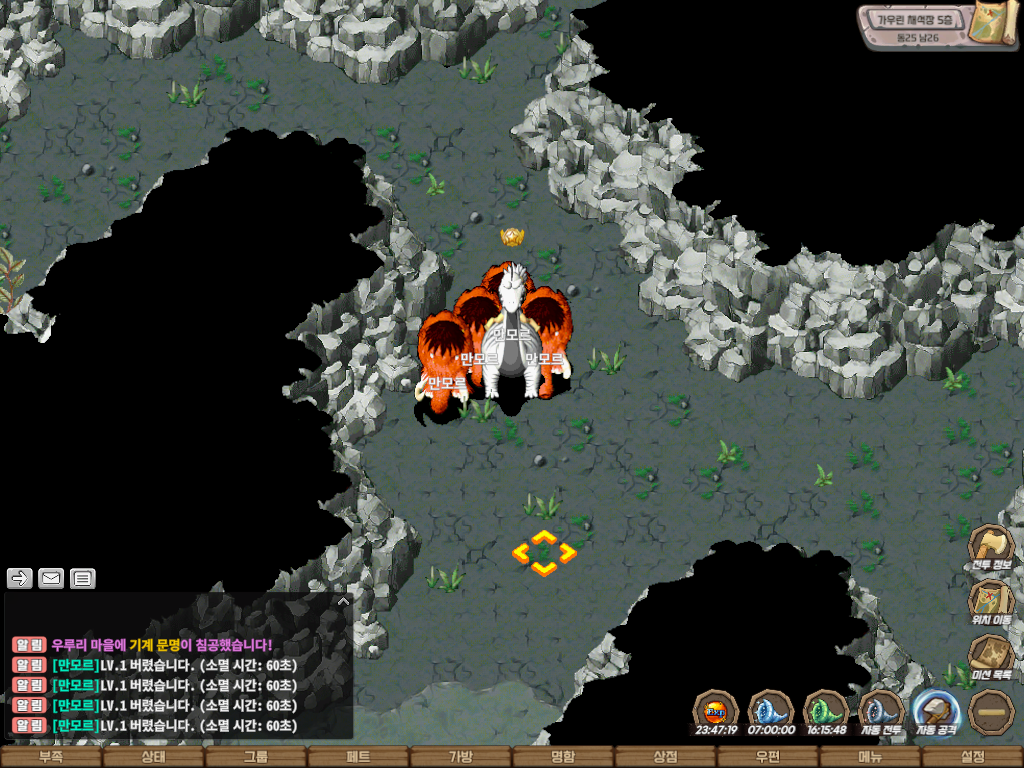This screenshot has height=768, width=1024.
Task: Open the 상점 (shop) menu
Action: click(x=665, y=757)
